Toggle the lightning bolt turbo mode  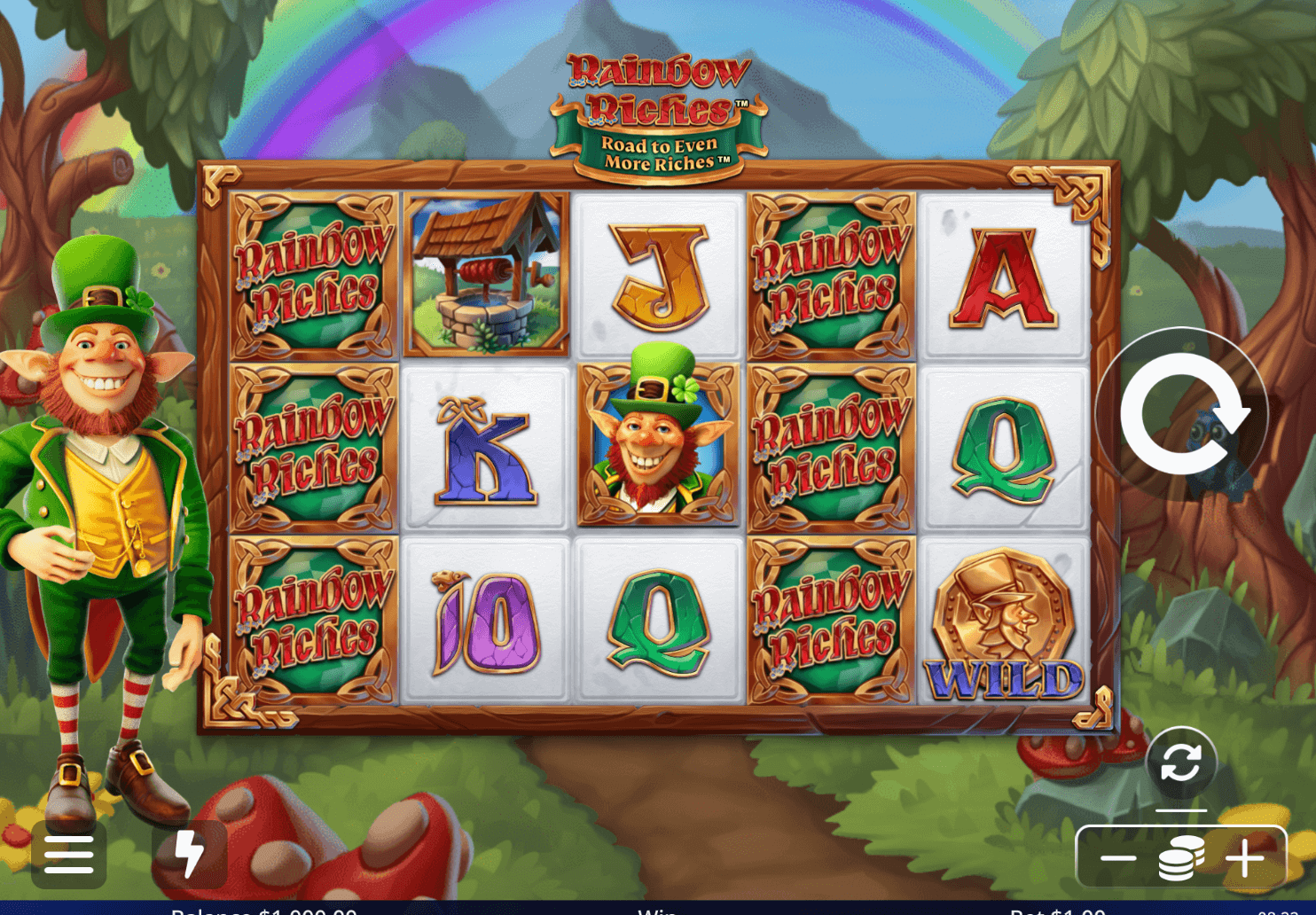190,855
